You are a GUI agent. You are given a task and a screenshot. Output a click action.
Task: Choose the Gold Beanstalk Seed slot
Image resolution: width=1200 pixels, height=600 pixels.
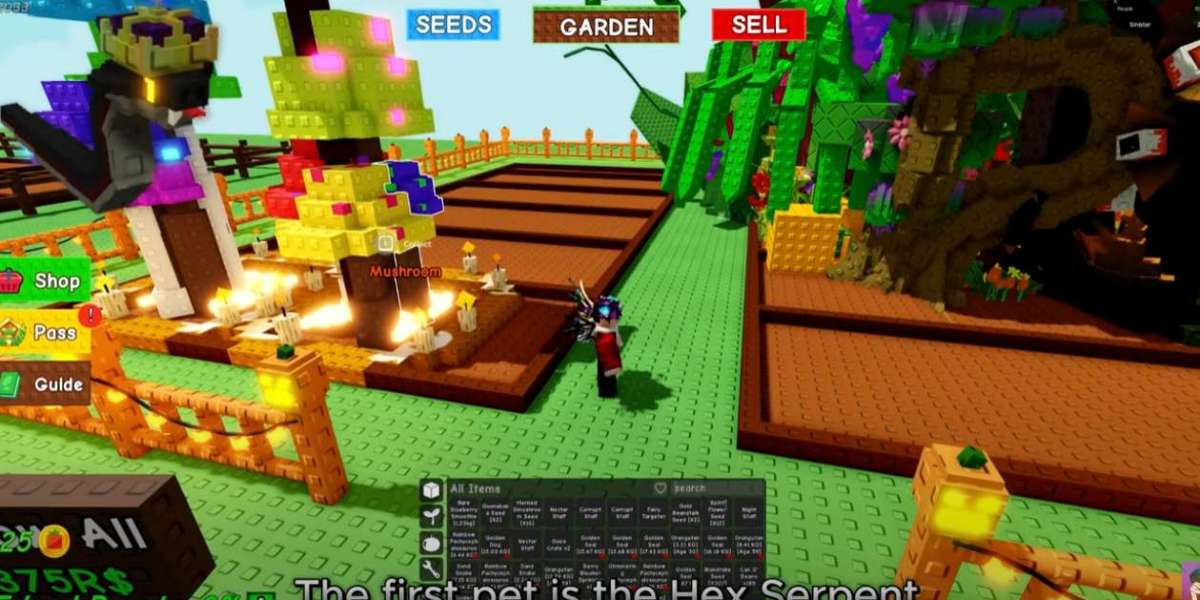click(685, 513)
